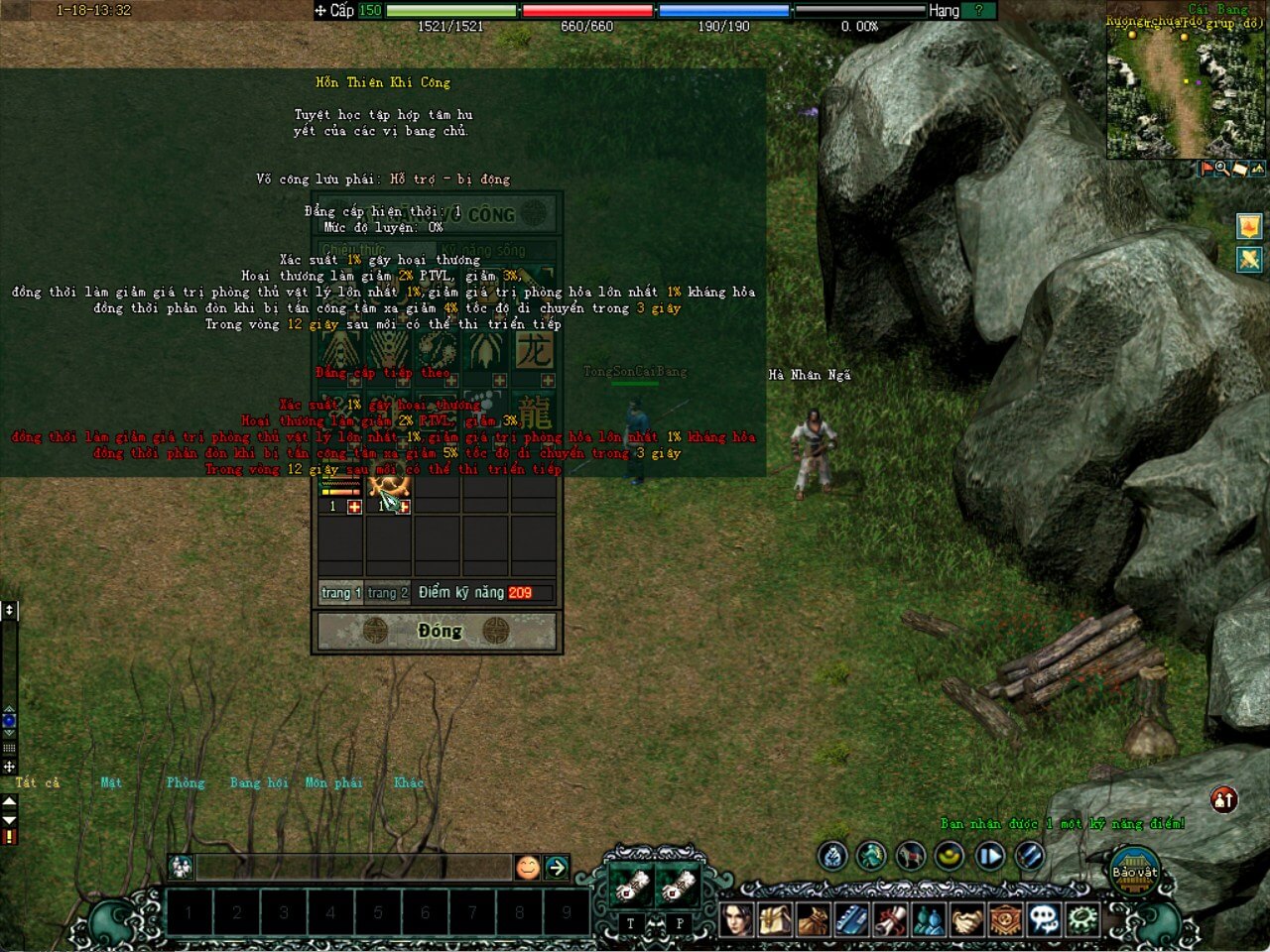Click the chat message input field
Screen dimensions: 1270x952
(352, 868)
